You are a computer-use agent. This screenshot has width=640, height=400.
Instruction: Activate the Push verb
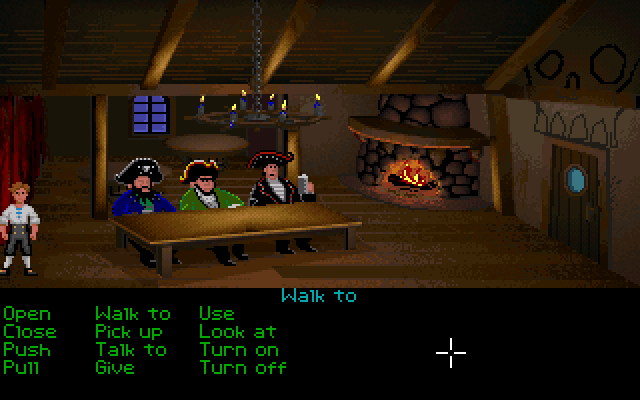click(26, 350)
